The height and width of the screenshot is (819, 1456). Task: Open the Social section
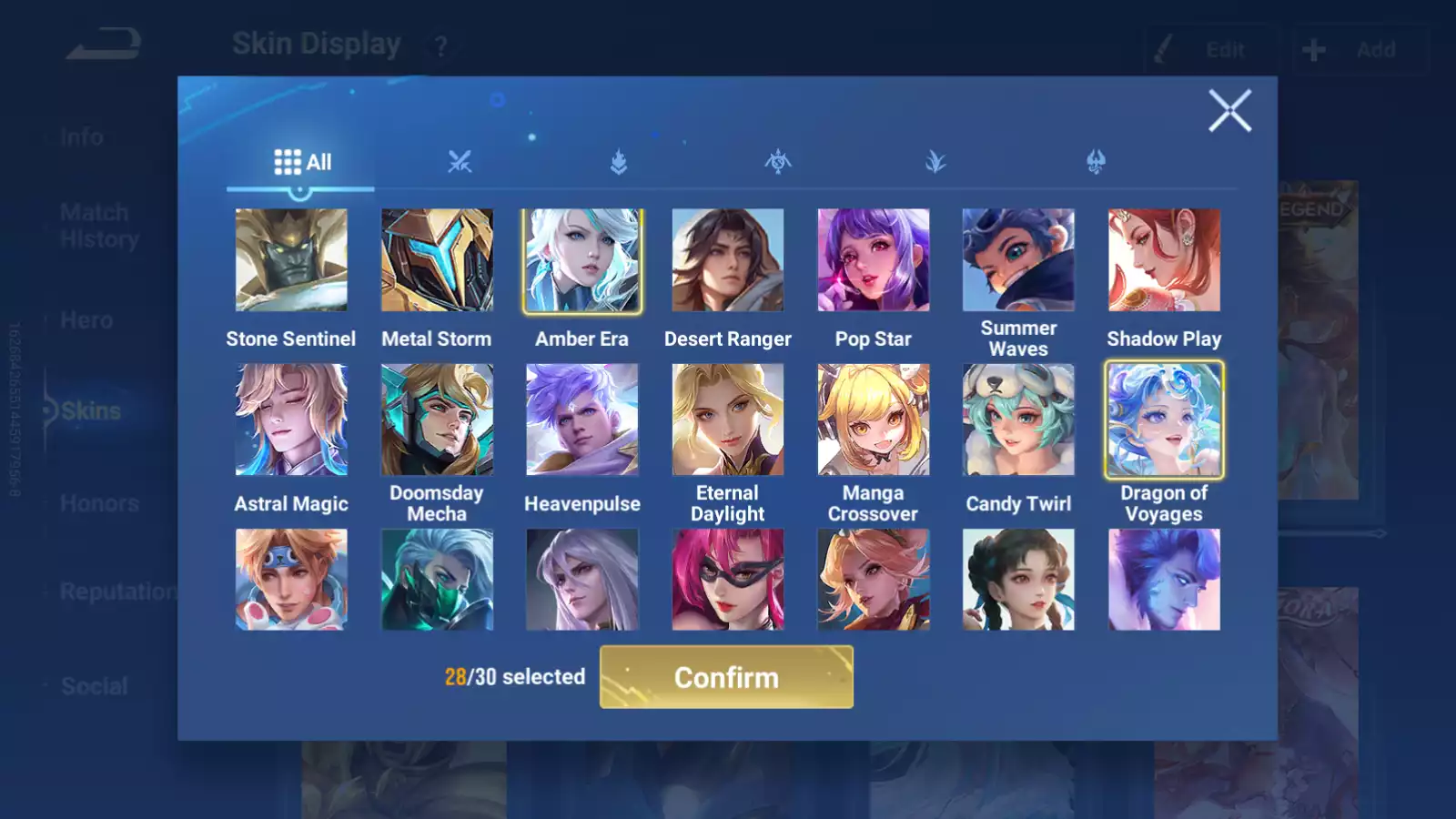point(95,686)
